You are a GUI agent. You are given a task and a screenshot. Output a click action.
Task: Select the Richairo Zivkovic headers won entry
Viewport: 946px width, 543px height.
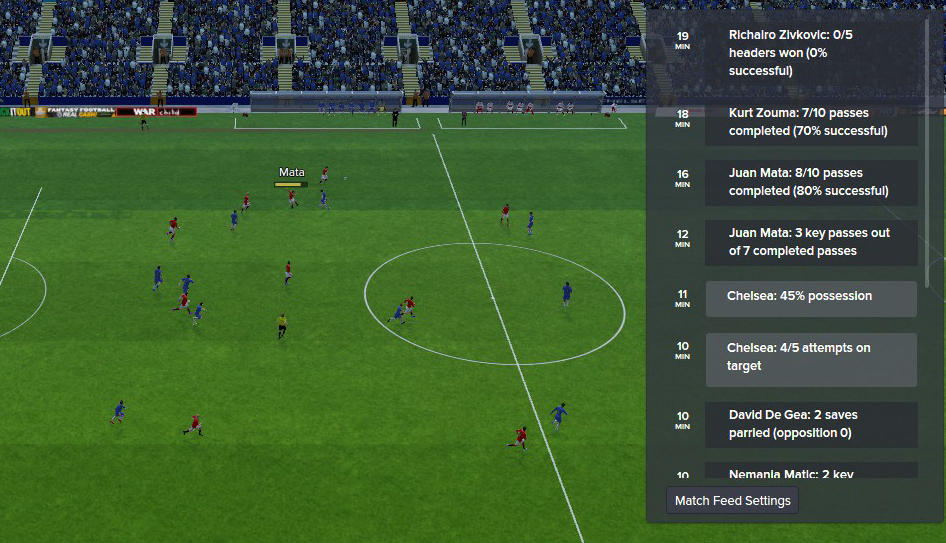pyautogui.click(x=810, y=53)
